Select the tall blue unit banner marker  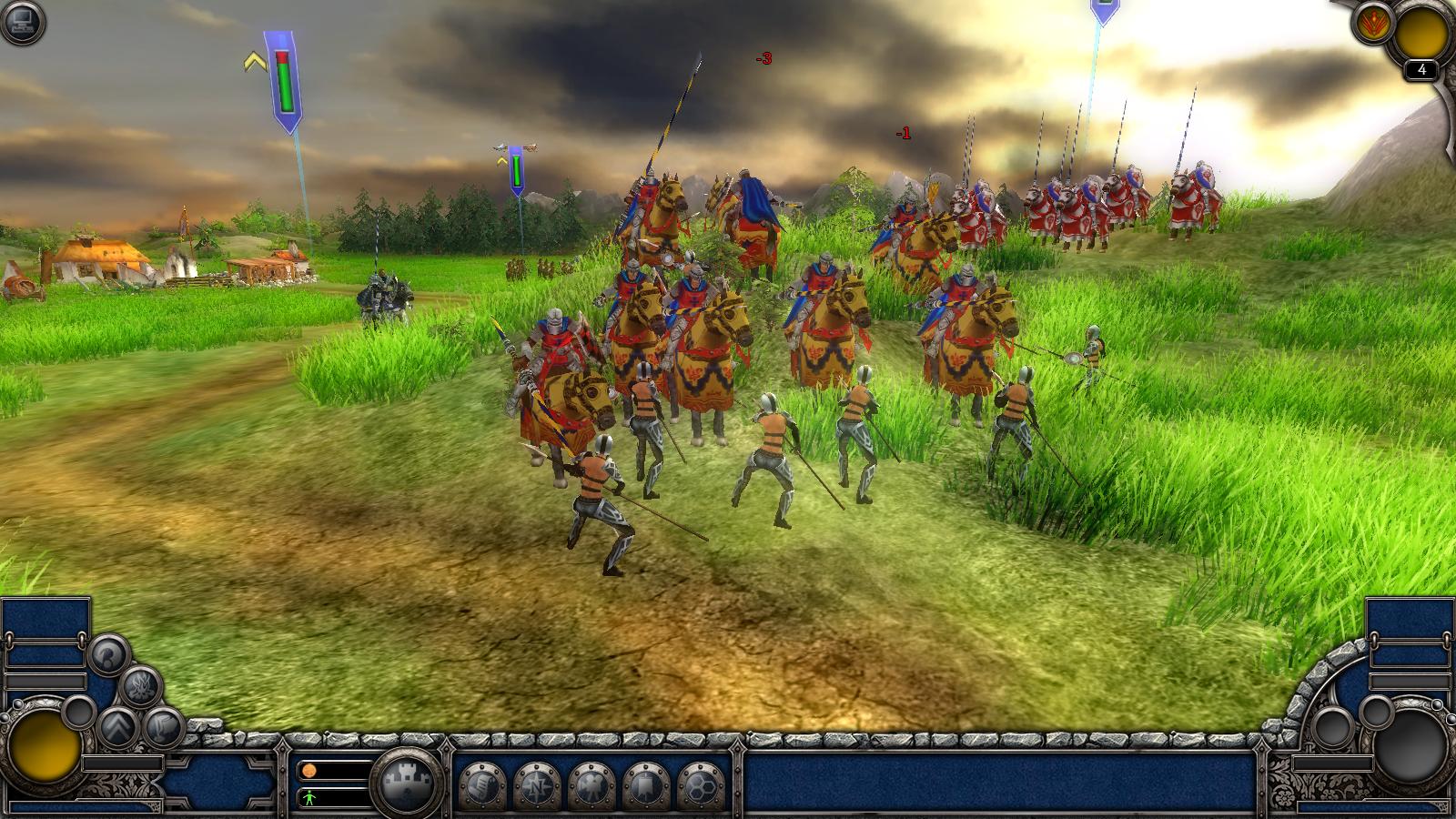[285, 84]
